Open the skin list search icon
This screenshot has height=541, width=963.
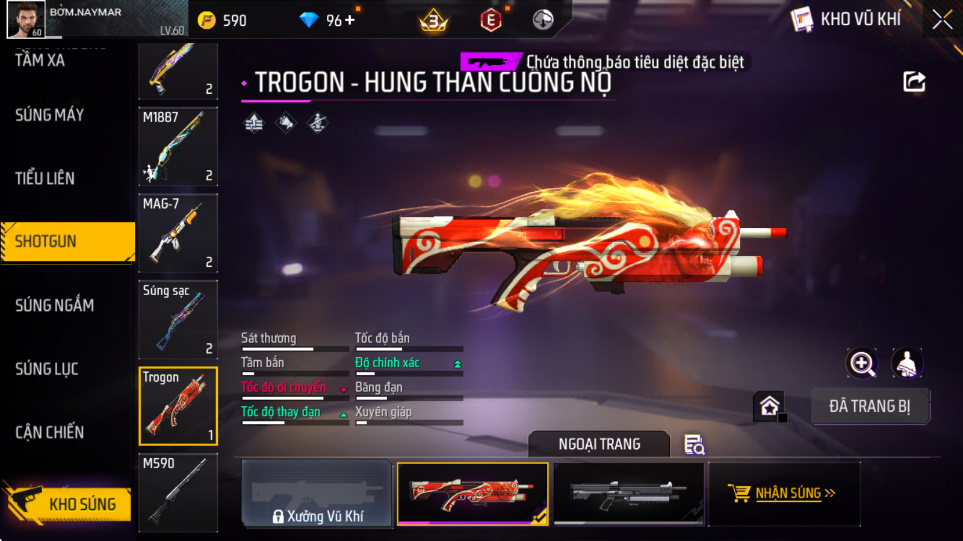694,445
